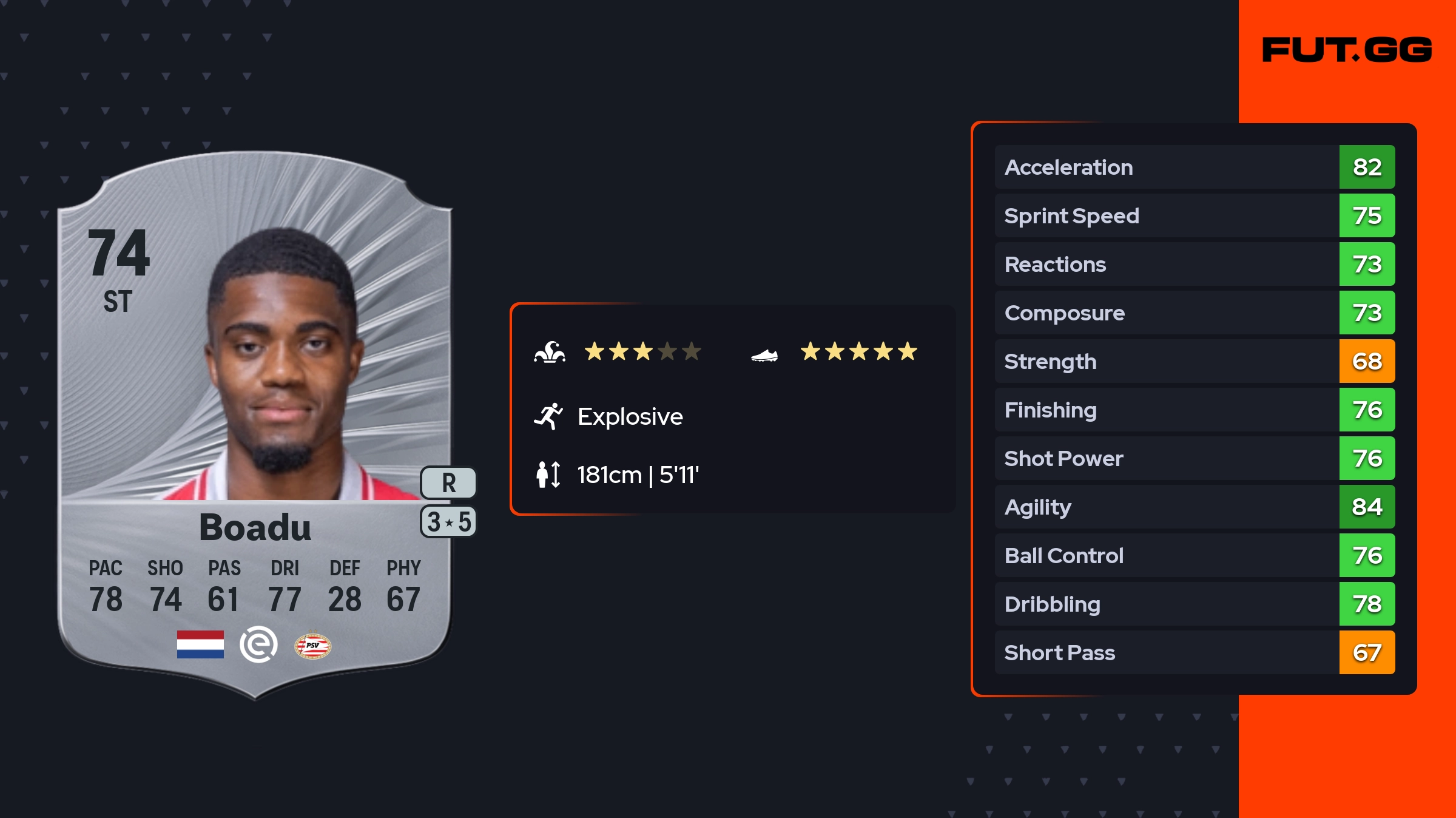Choose the Agility stat row
1456x818 pixels.
[1194, 507]
